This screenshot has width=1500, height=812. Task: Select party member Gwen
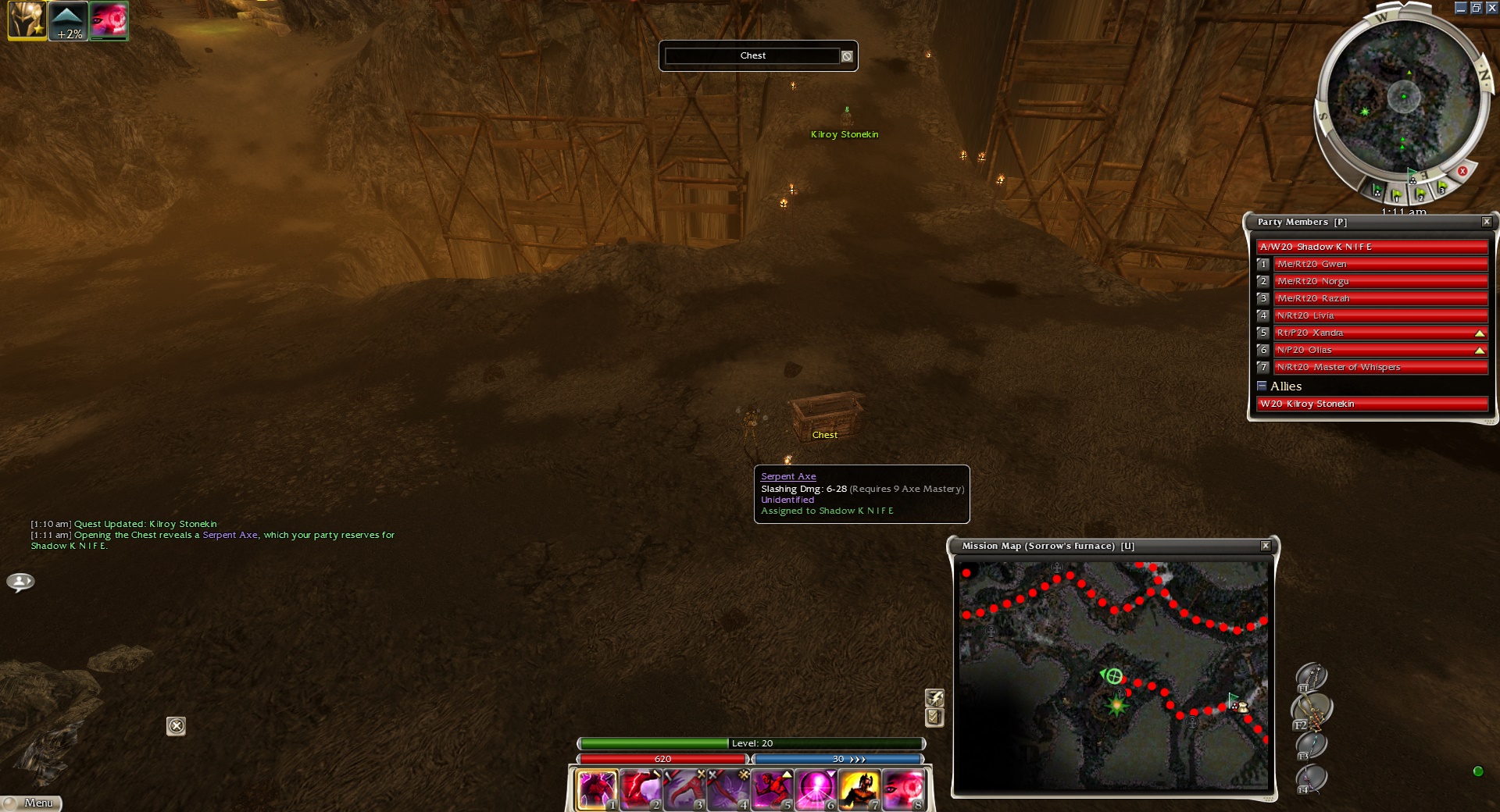1380,264
